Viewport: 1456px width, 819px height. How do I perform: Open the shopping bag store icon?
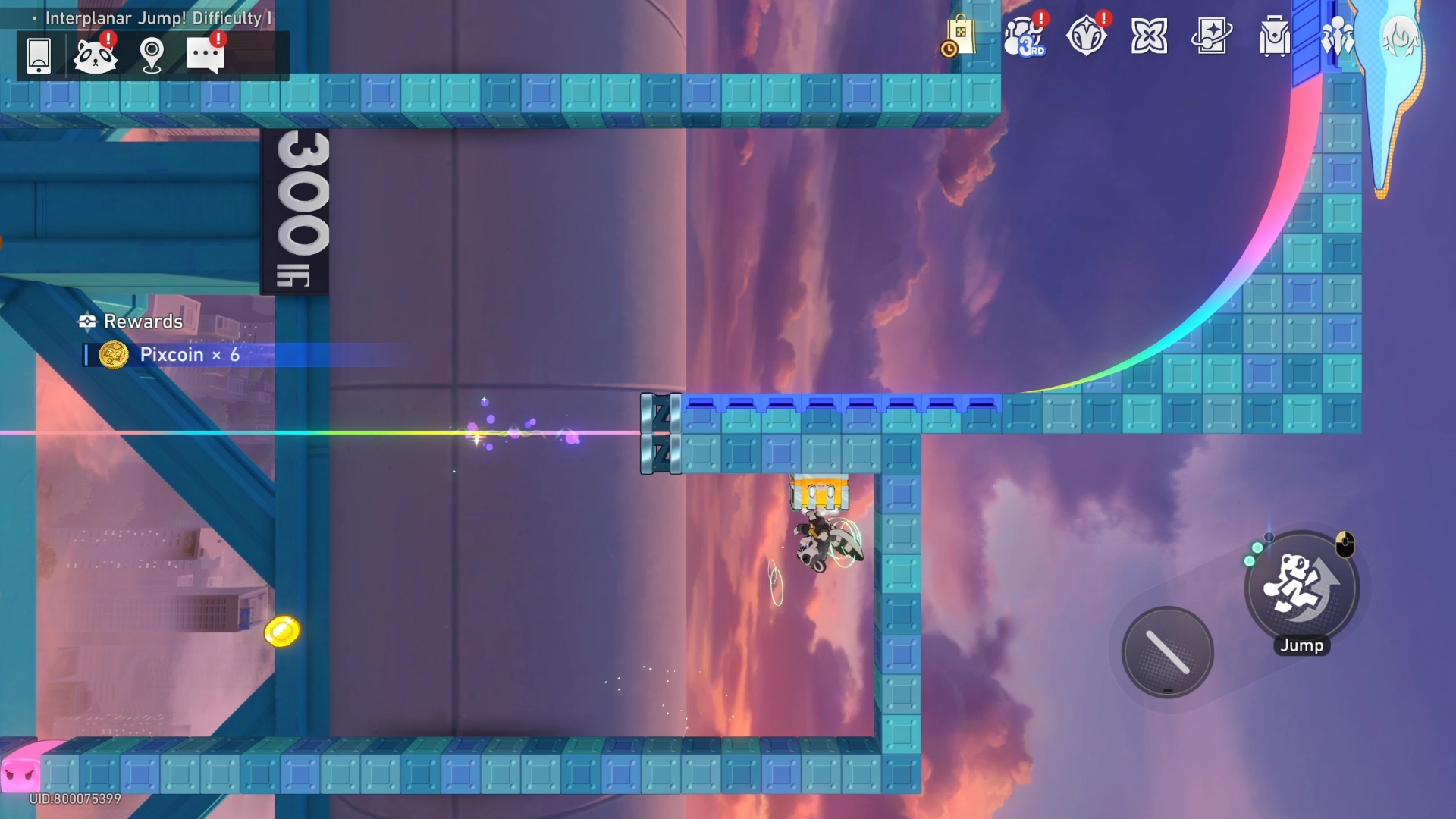tap(959, 36)
